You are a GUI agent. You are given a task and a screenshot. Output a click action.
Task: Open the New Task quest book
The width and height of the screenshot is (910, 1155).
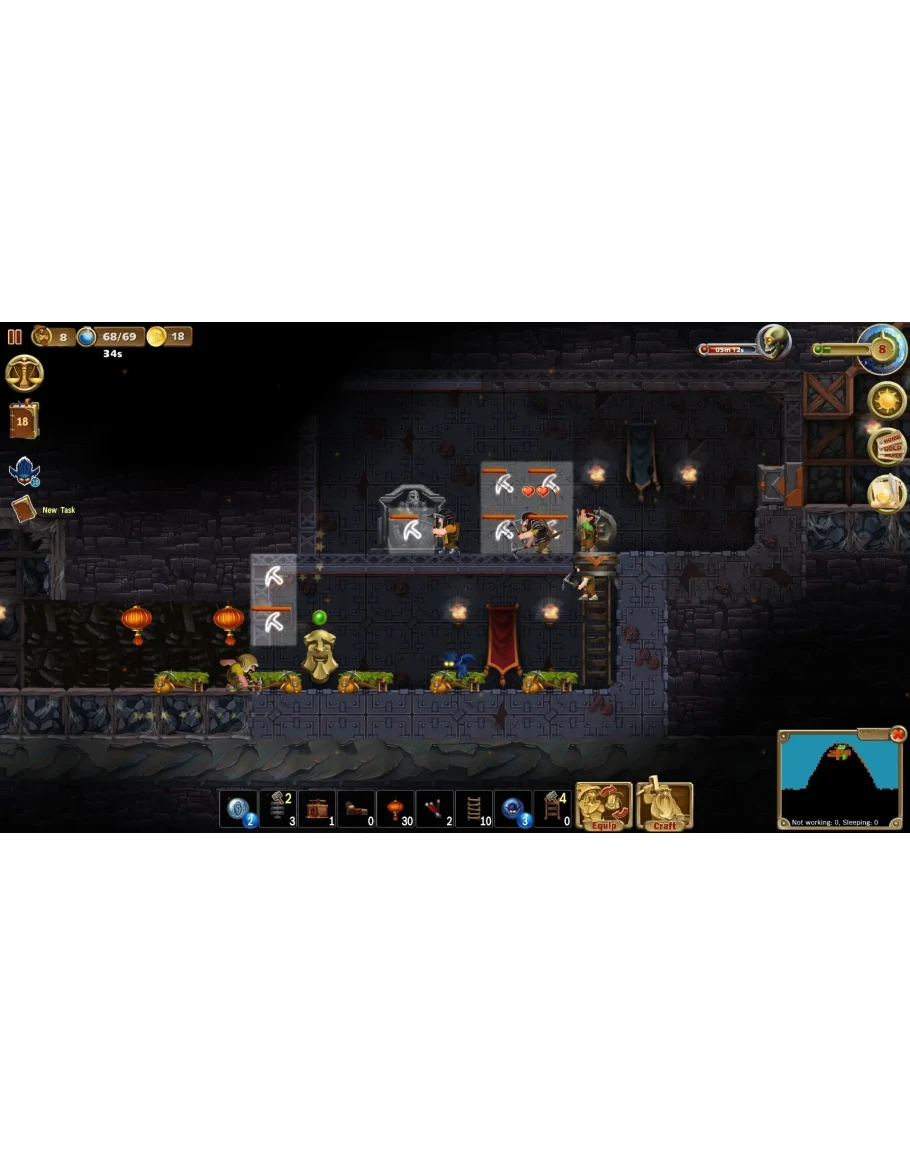tap(23, 510)
